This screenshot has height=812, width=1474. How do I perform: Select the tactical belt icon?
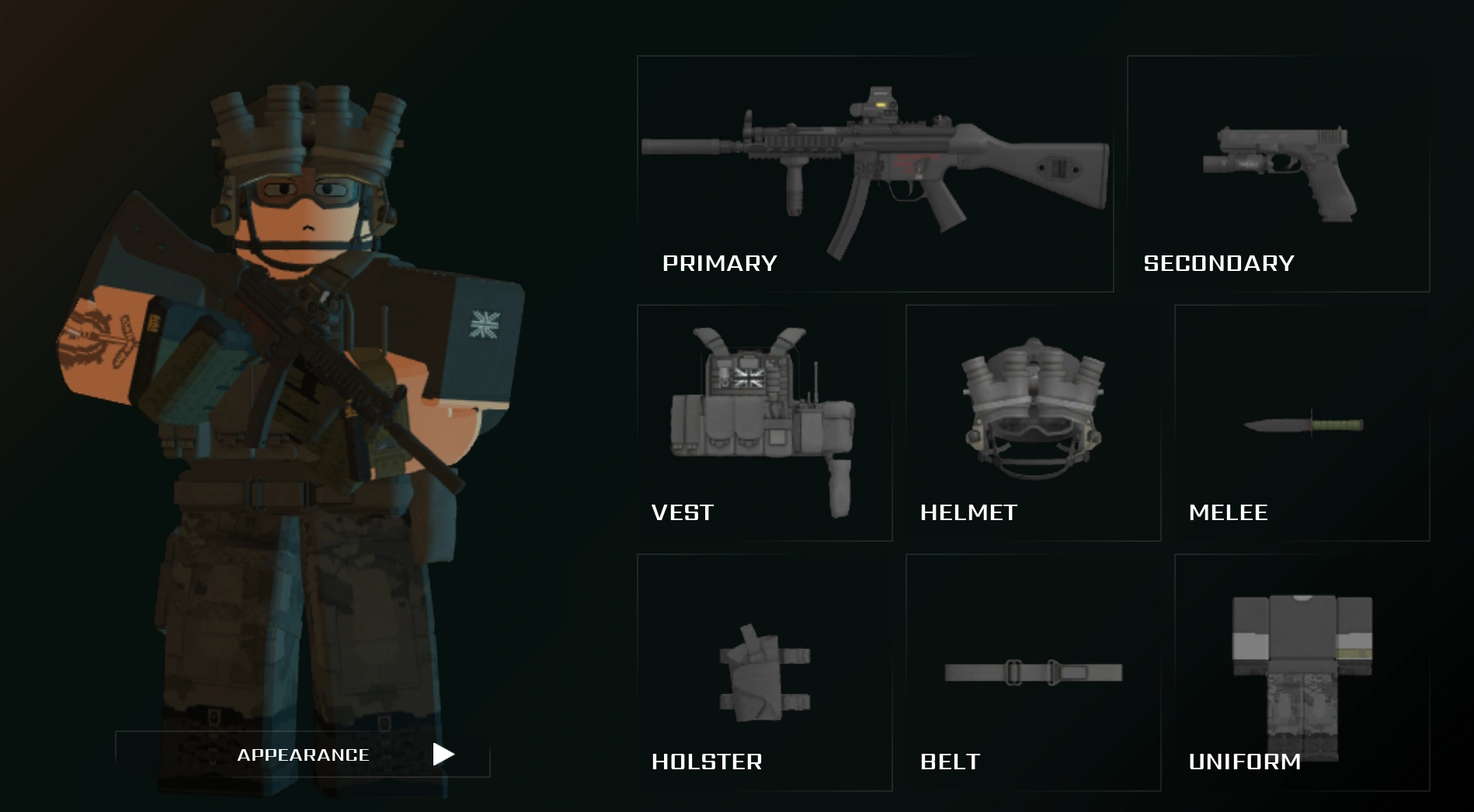(1033, 674)
